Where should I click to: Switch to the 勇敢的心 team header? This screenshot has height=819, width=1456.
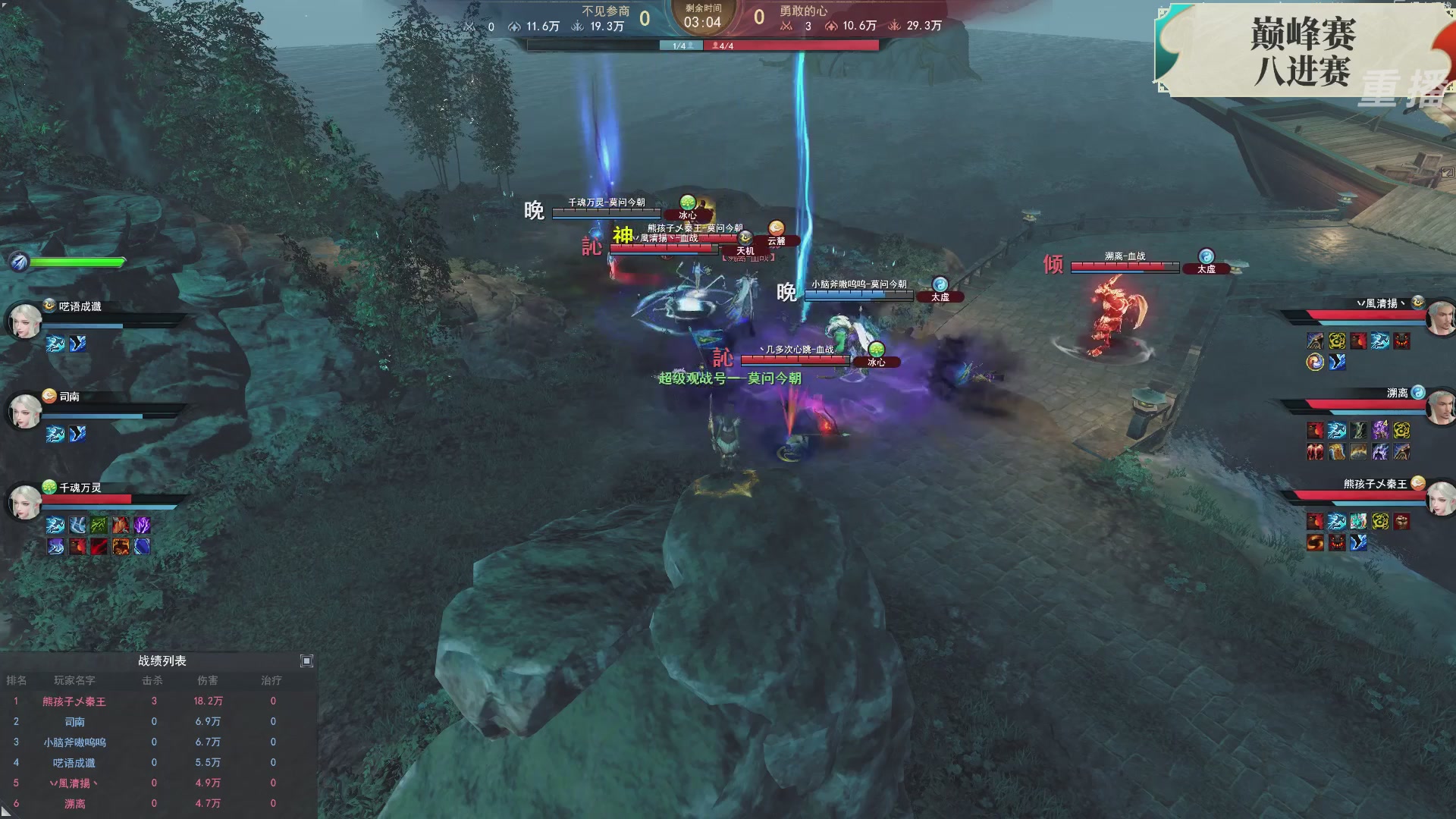pos(804,11)
